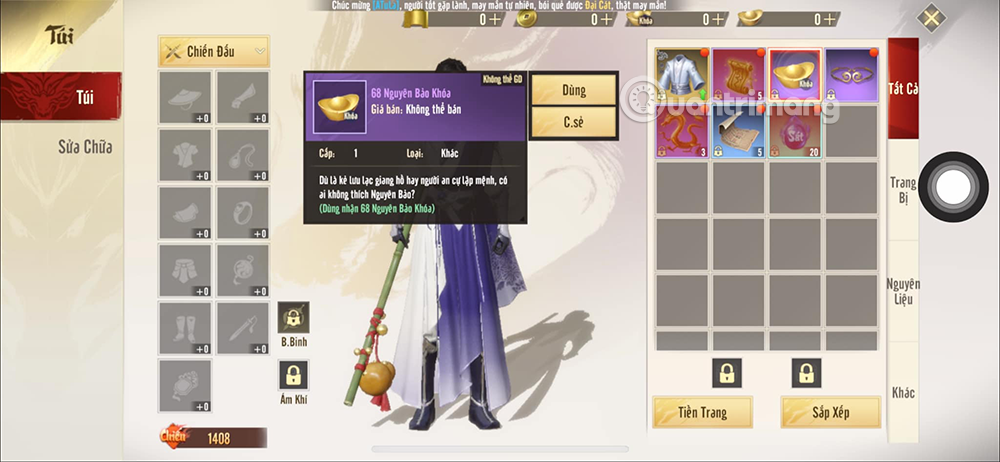Show the Tất Cả item category

click(x=903, y=88)
